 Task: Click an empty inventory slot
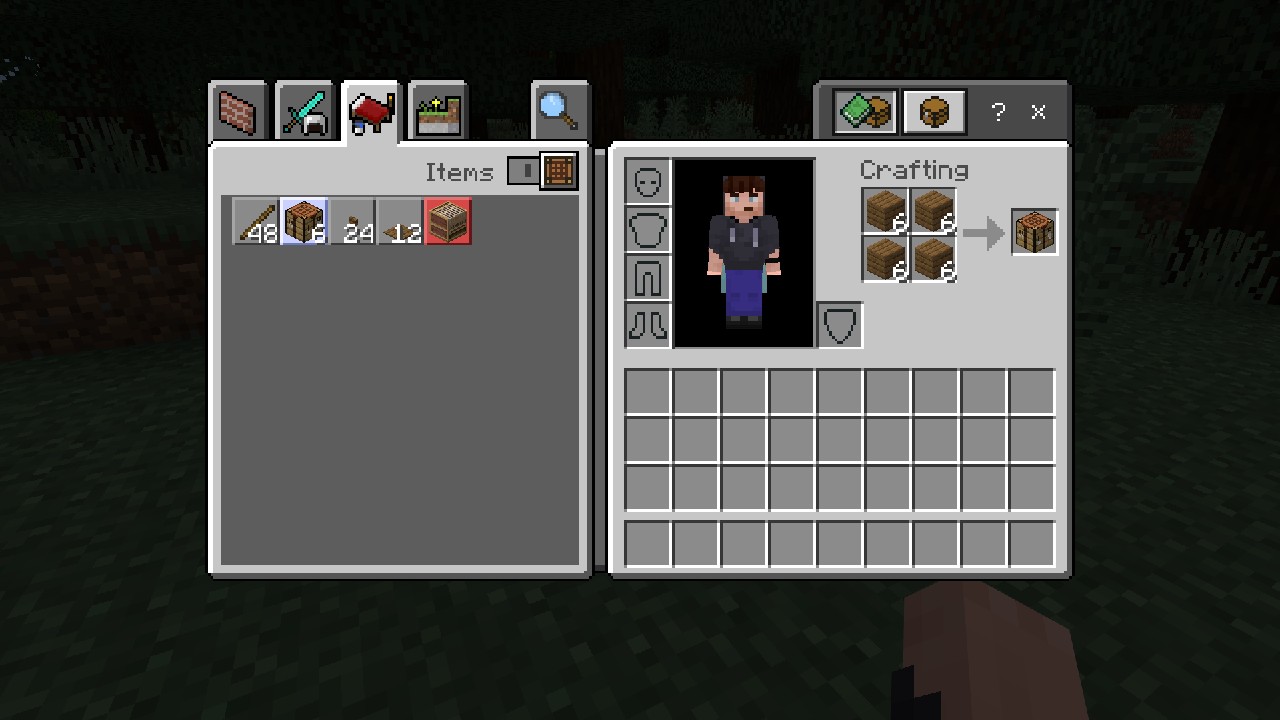pyautogui.click(x=646, y=391)
